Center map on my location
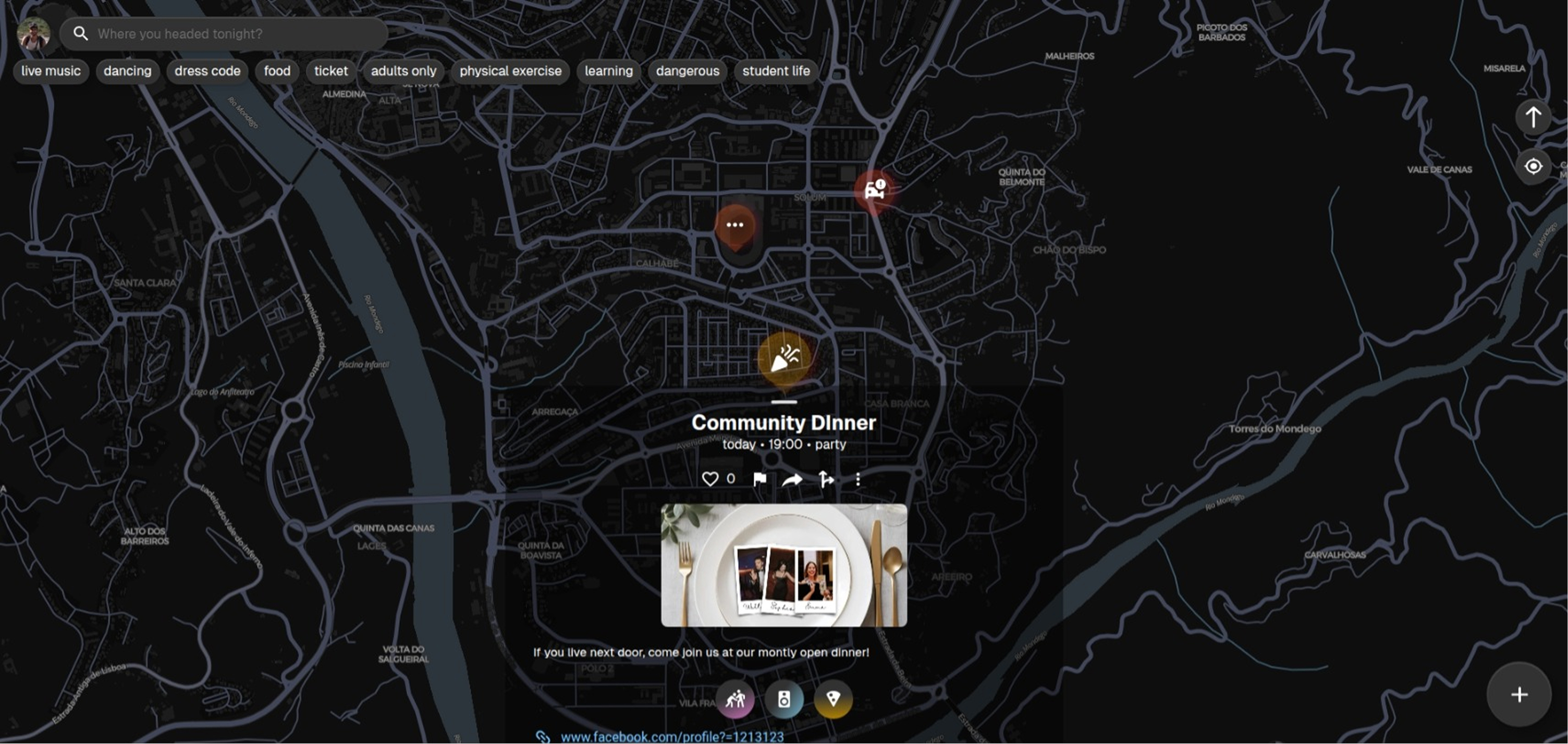Viewport: 1568px width, 744px height. click(1533, 166)
